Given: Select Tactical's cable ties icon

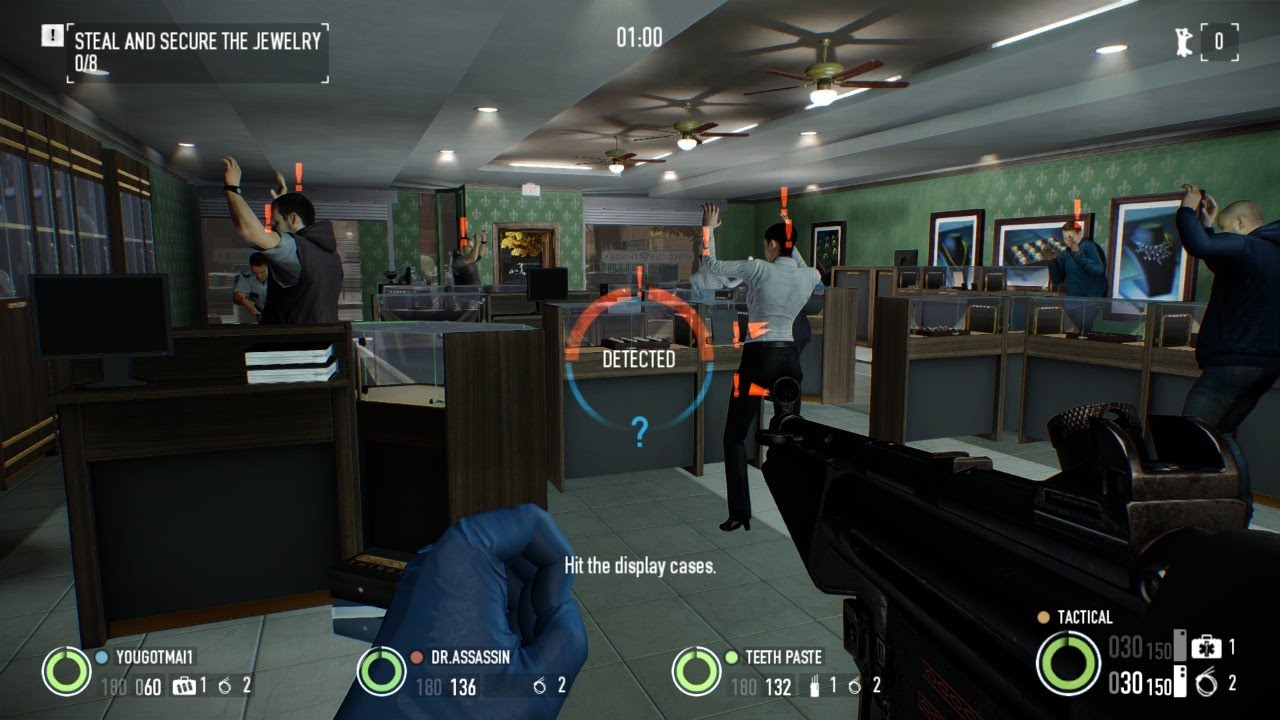Looking at the screenshot, I should [x=1206, y=684].
